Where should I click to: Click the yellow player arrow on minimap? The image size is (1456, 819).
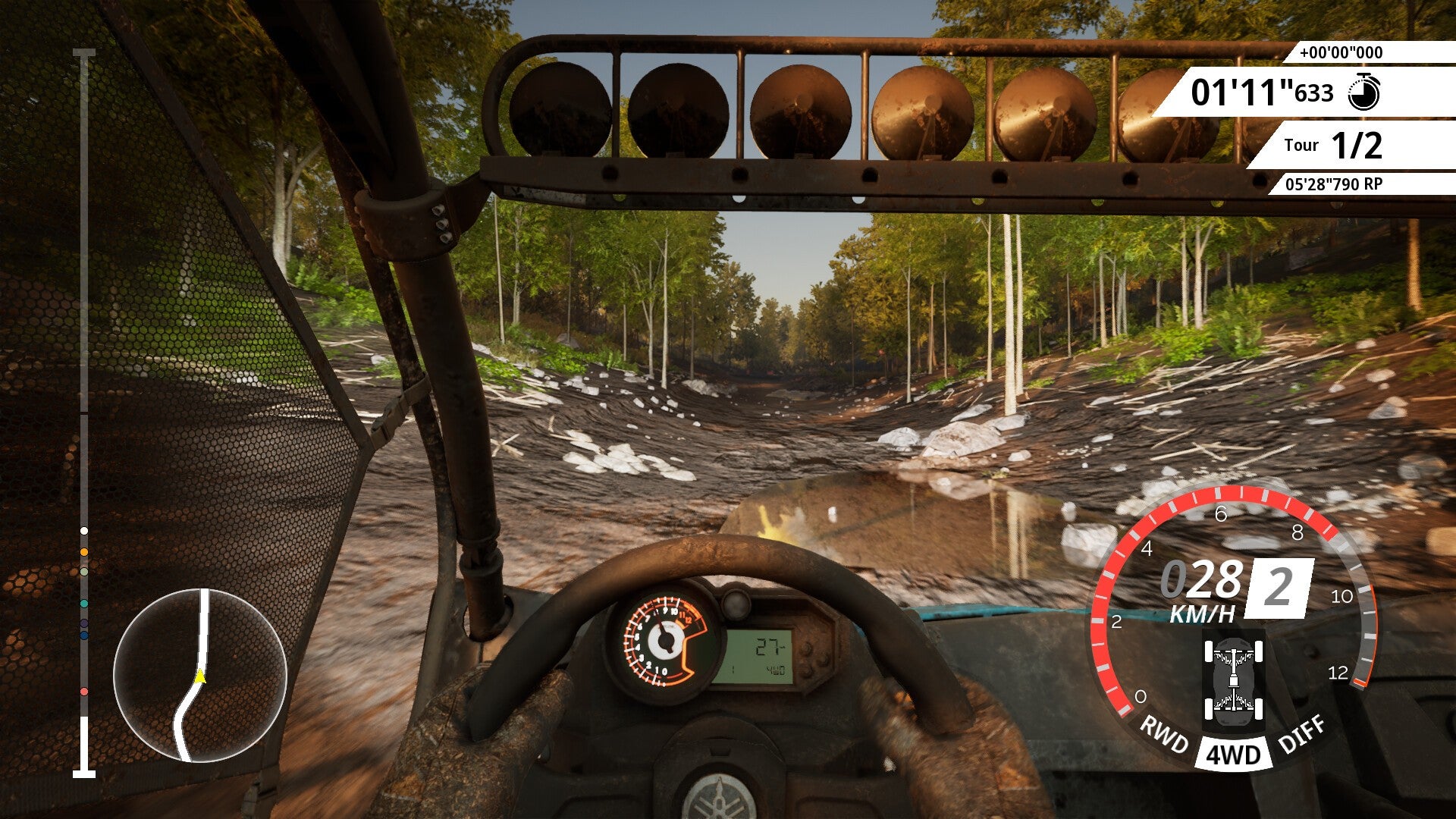(x=200, y=676)
